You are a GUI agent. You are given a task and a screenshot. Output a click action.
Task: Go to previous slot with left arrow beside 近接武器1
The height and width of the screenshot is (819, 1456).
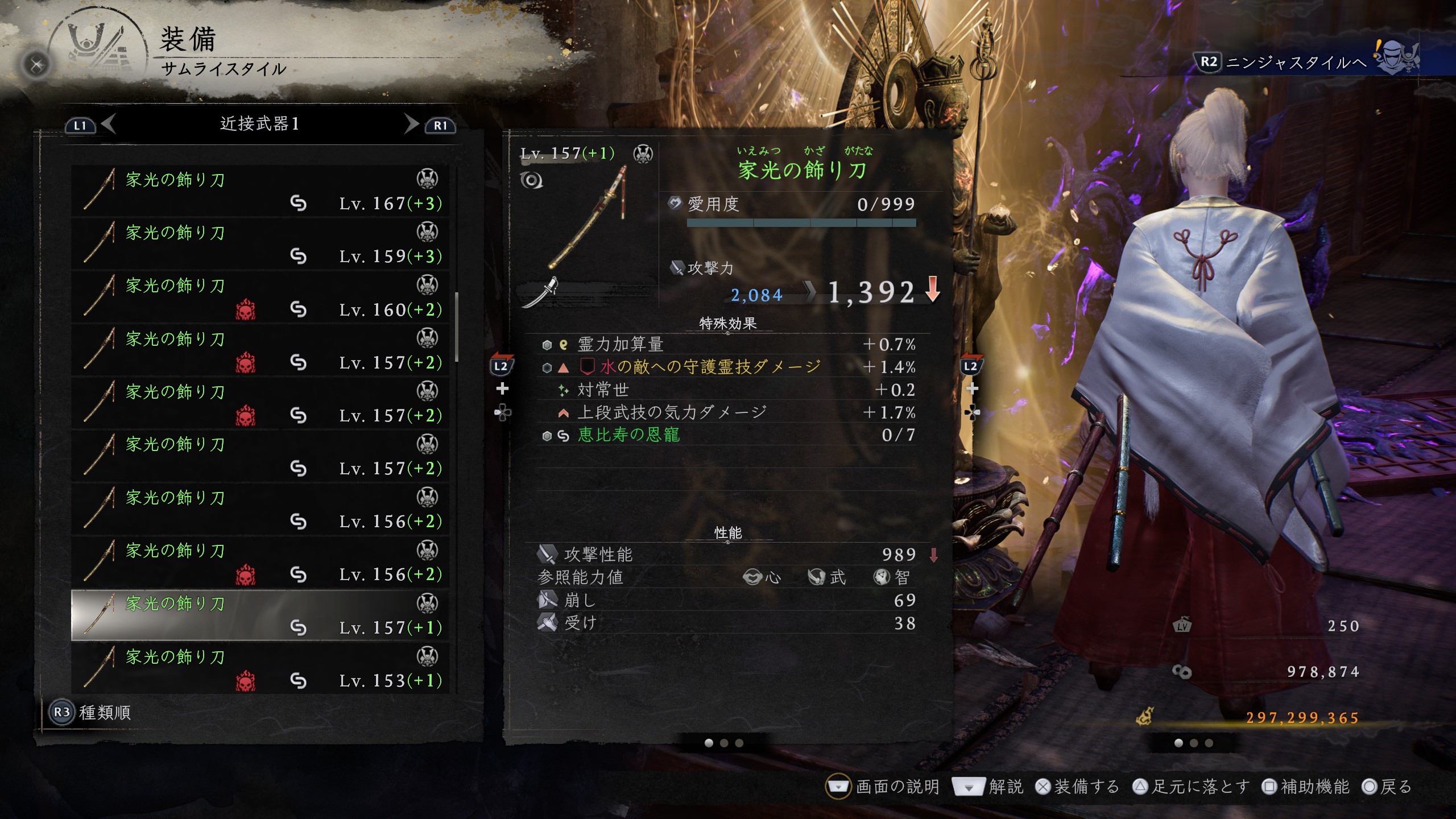coord(109,123)
